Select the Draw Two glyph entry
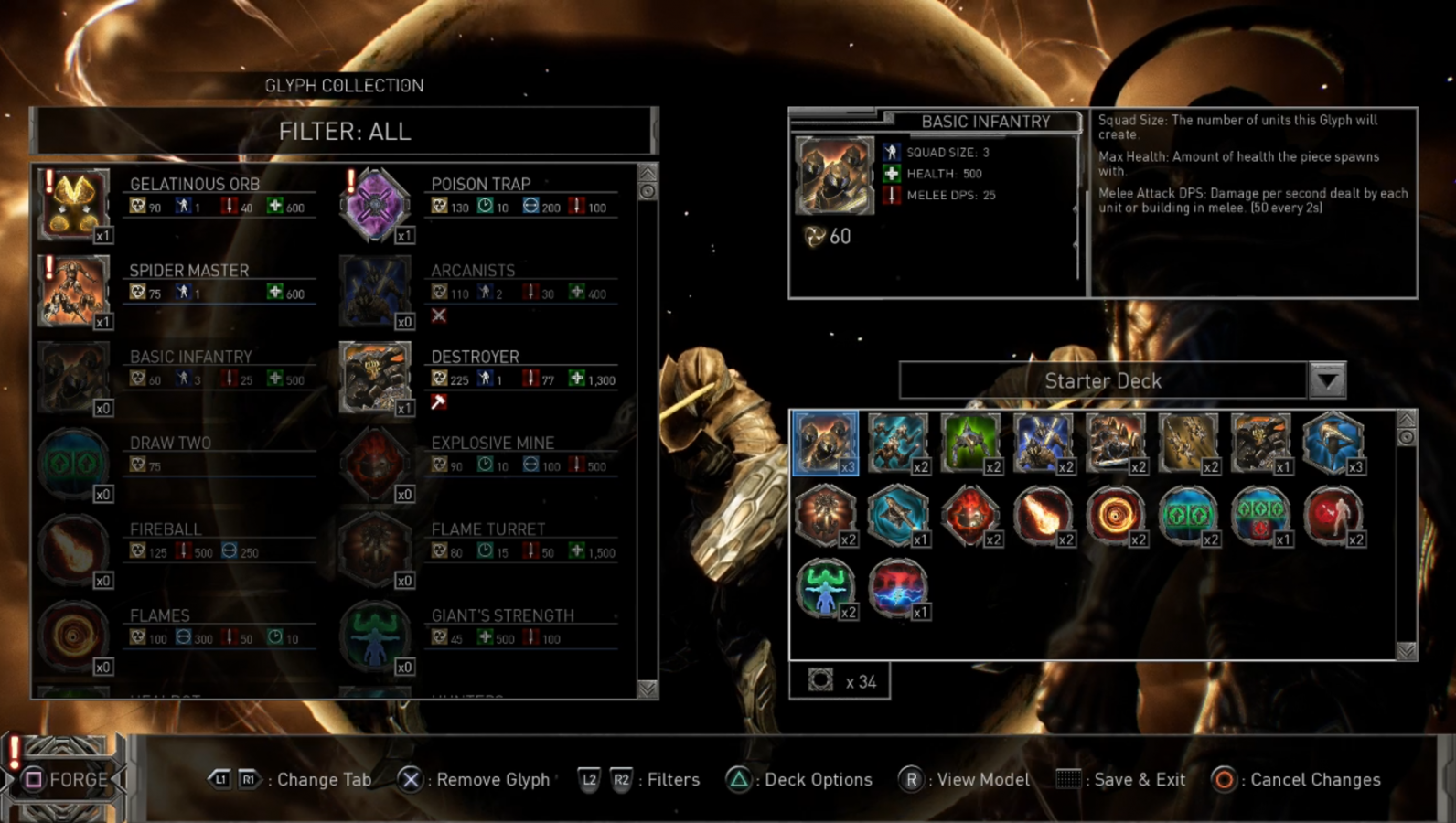1456x823 pixels. (74, 464)
